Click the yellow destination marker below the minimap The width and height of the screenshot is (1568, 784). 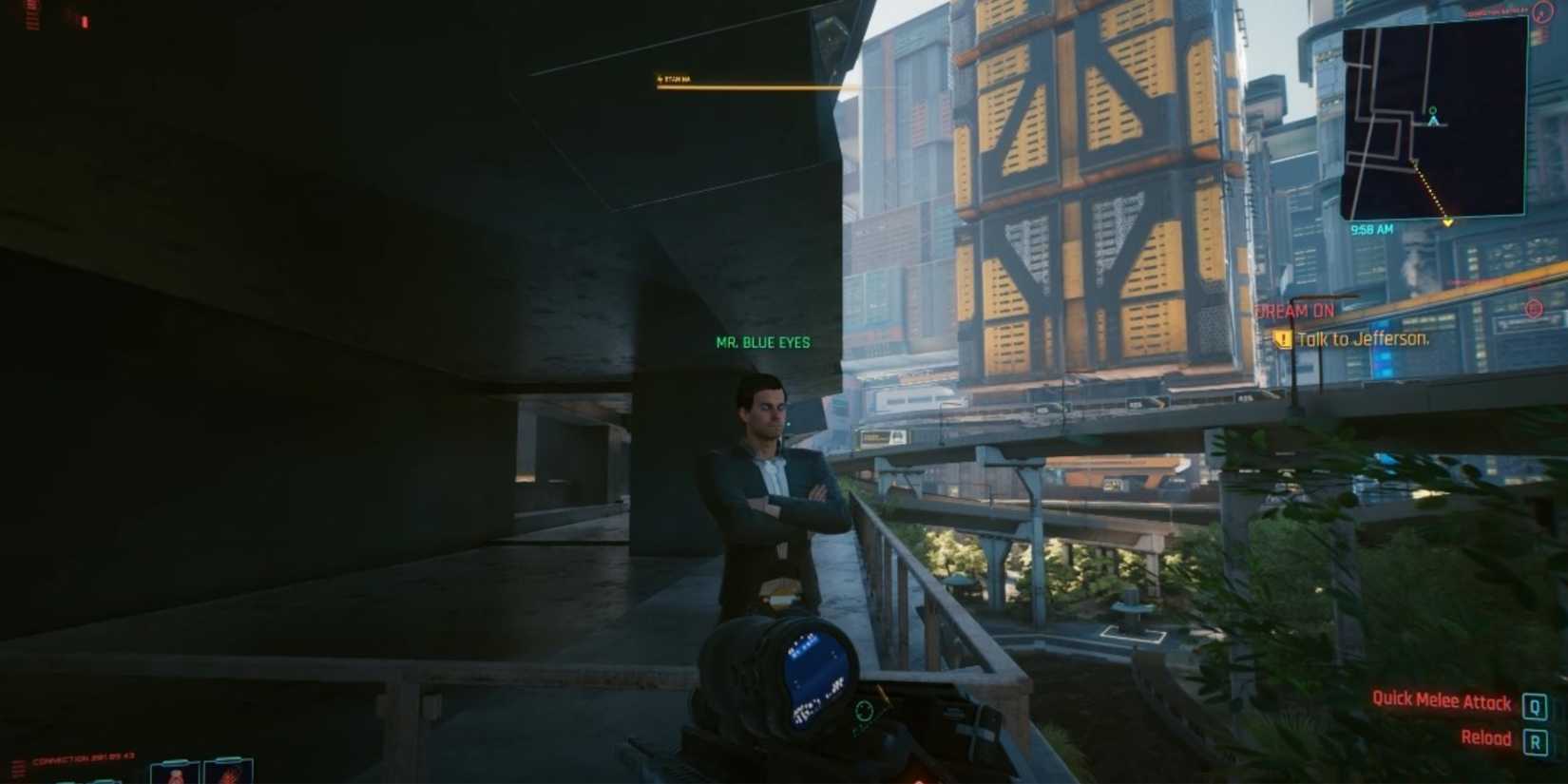[x=1449, y=222]
